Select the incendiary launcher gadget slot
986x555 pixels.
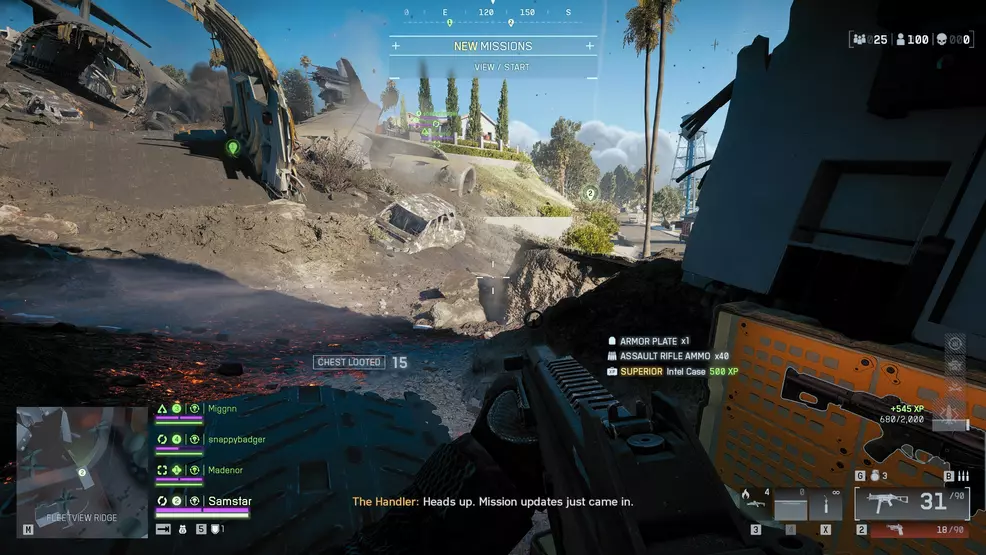coord(756,503)
